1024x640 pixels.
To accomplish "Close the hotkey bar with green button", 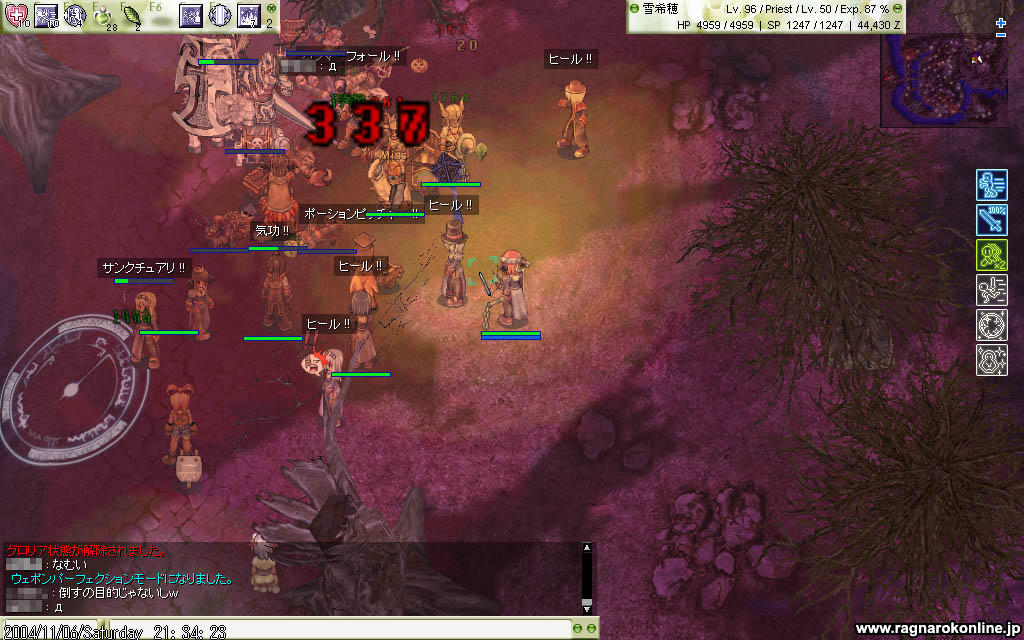I will pos(270,8).
